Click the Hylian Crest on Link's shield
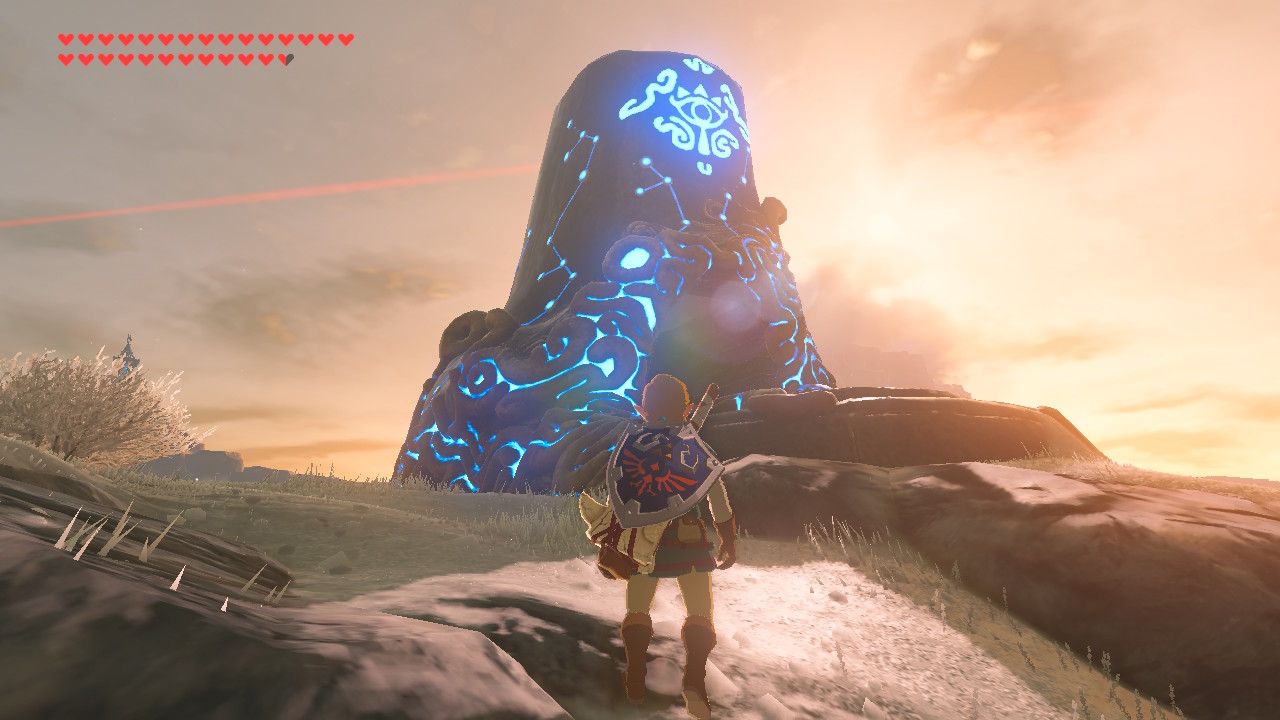Image resolution: width=1280 pixels, height=720 pixels. point(655,470)
